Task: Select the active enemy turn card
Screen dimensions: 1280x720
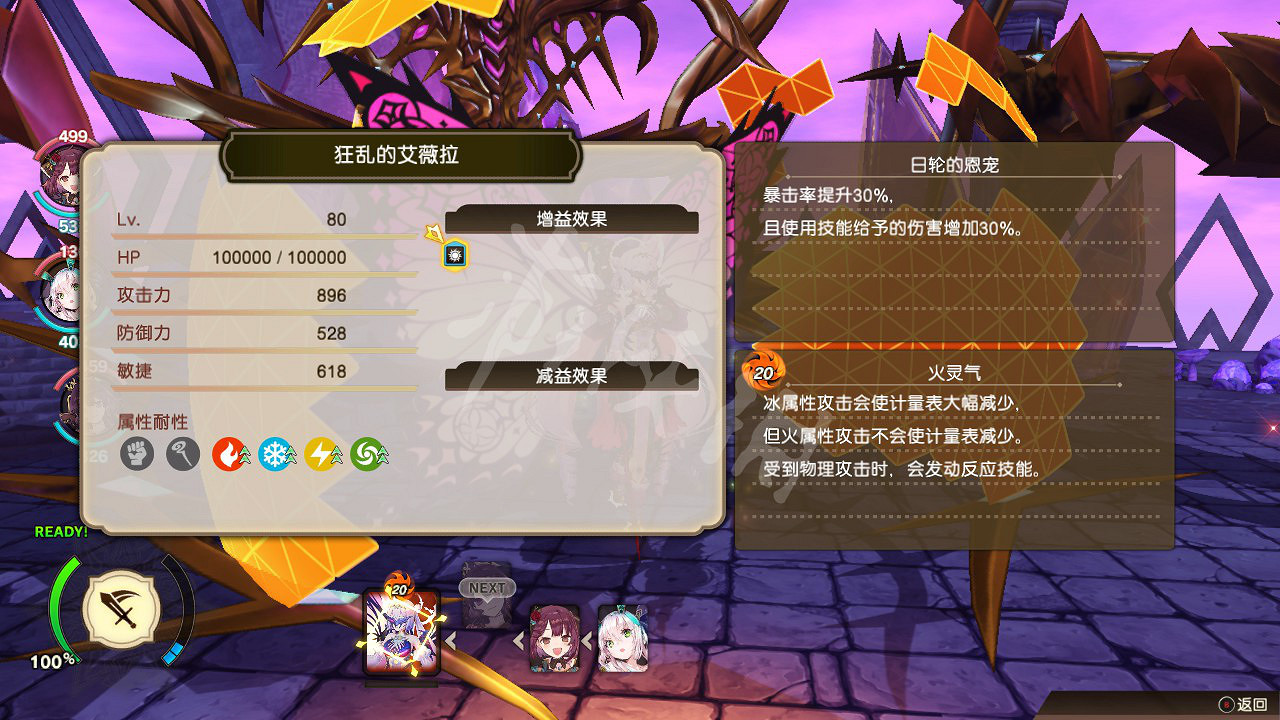Action: 402,635
